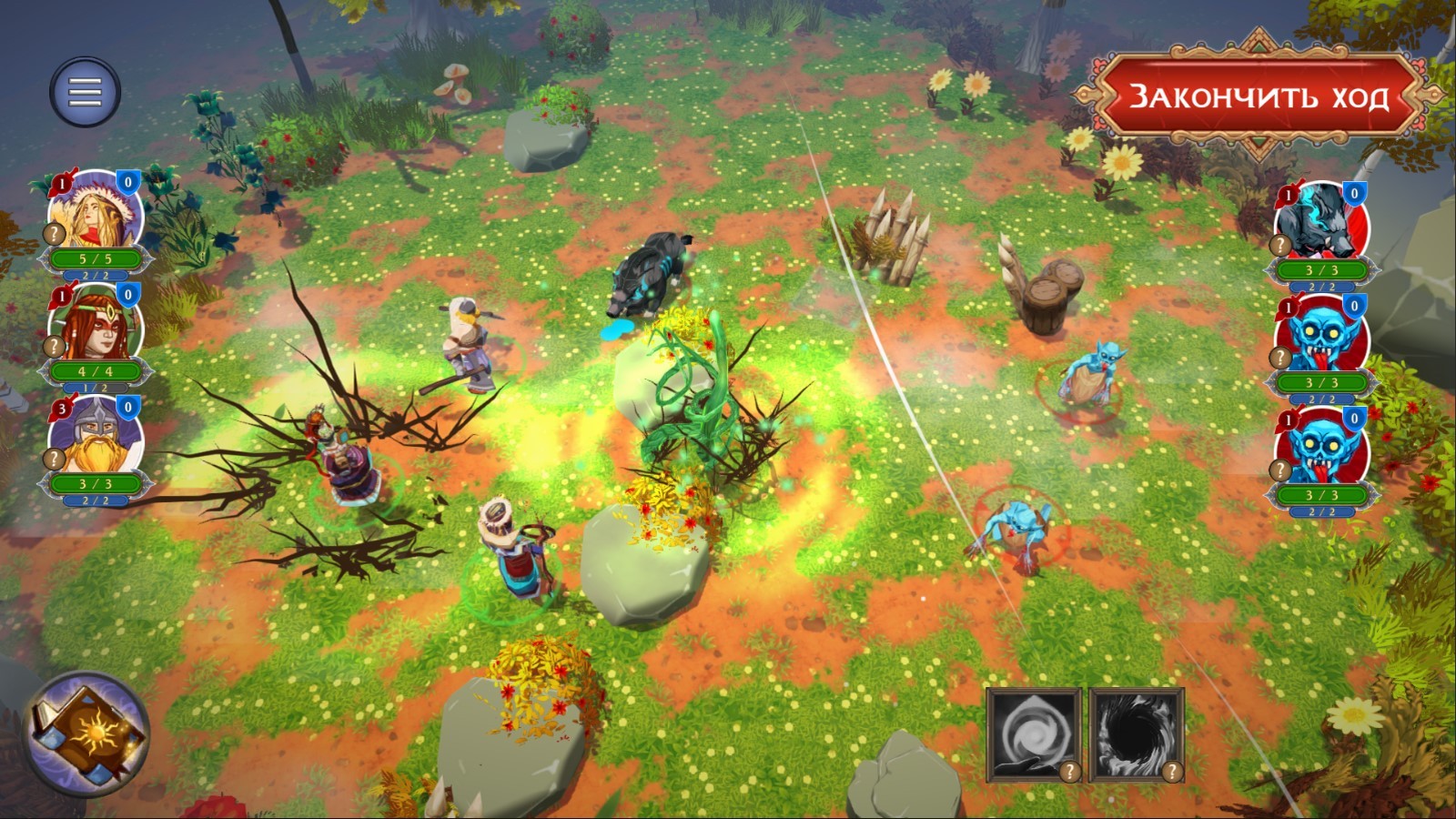Show help for the white swirl ability
The width and height of the screenshot is (1456, 819).
point(1069,772)
